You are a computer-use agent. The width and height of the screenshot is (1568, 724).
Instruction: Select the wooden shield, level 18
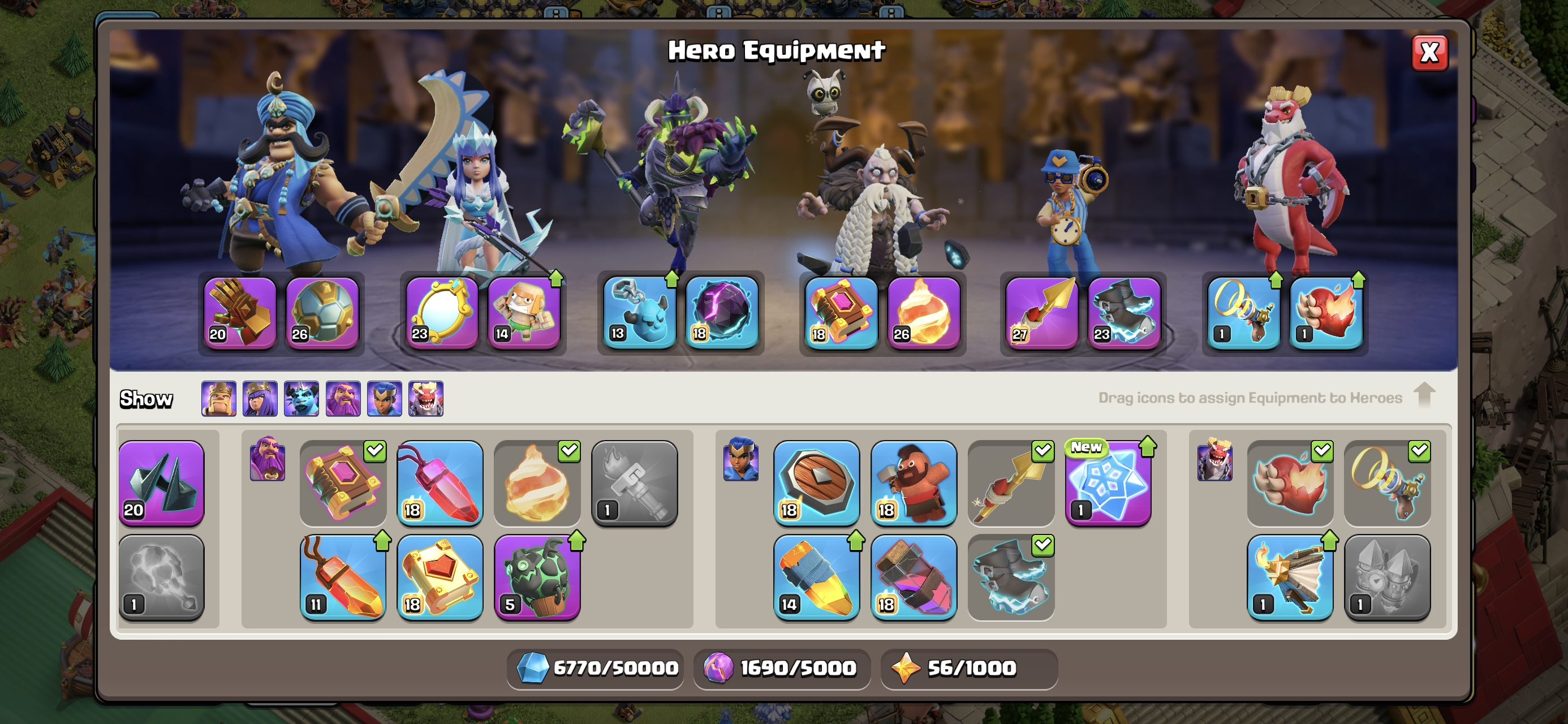(x=816, y=483)
